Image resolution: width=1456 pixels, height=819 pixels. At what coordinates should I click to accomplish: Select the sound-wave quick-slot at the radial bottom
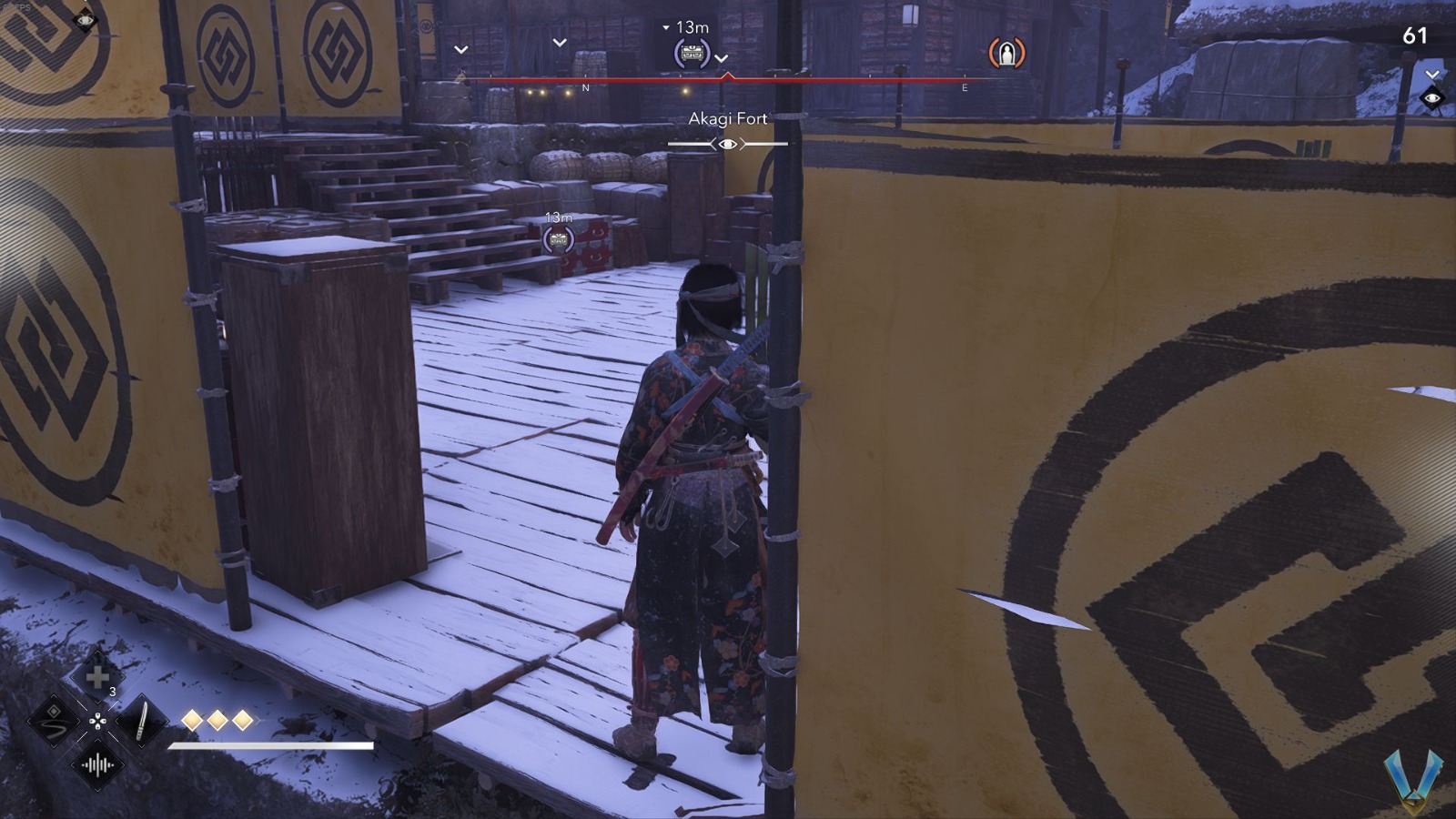click(97, 764)
